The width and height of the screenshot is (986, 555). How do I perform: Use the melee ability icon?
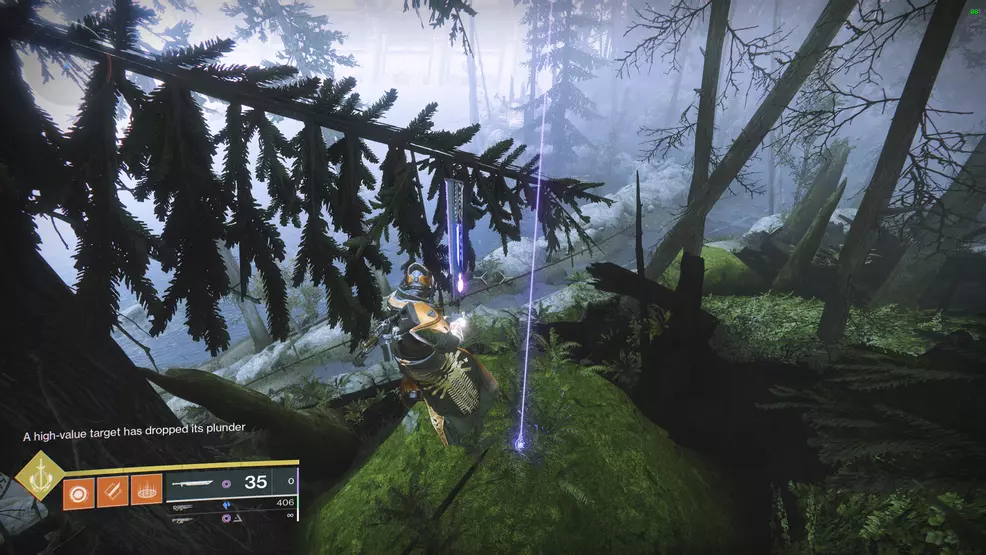[112, 491]
